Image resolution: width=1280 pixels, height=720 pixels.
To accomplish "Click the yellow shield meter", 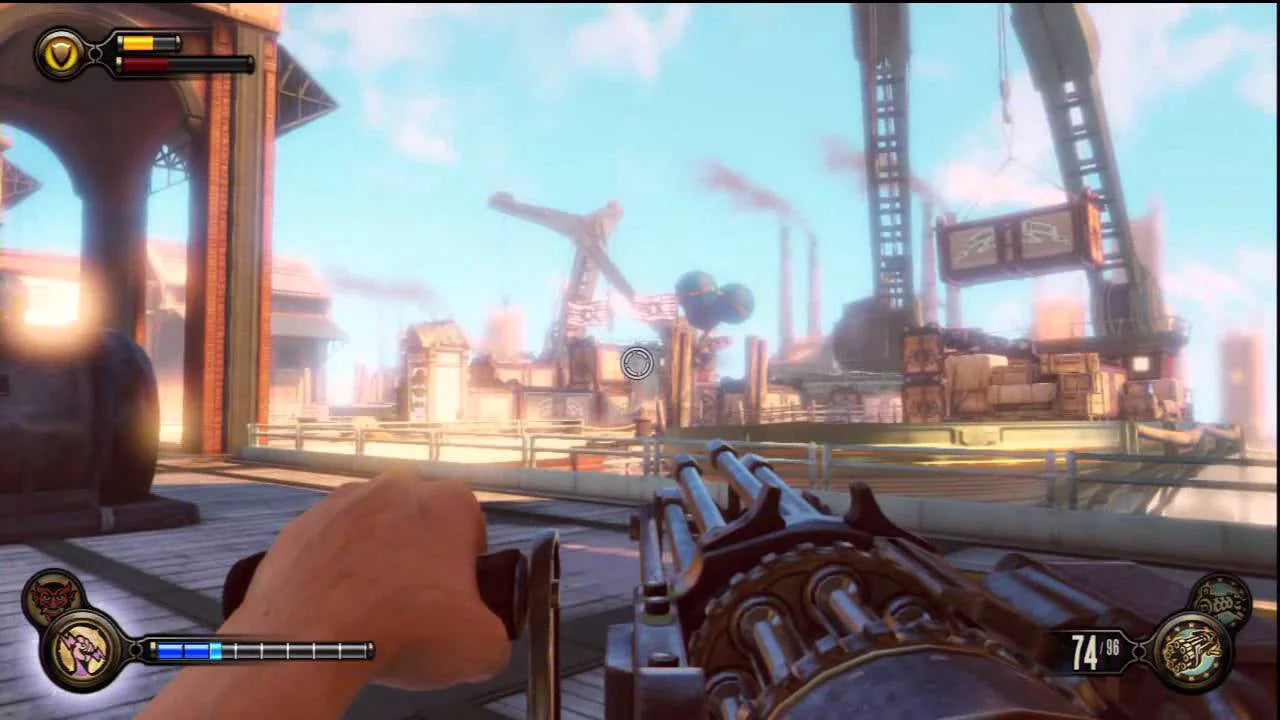I will point(140,43).
